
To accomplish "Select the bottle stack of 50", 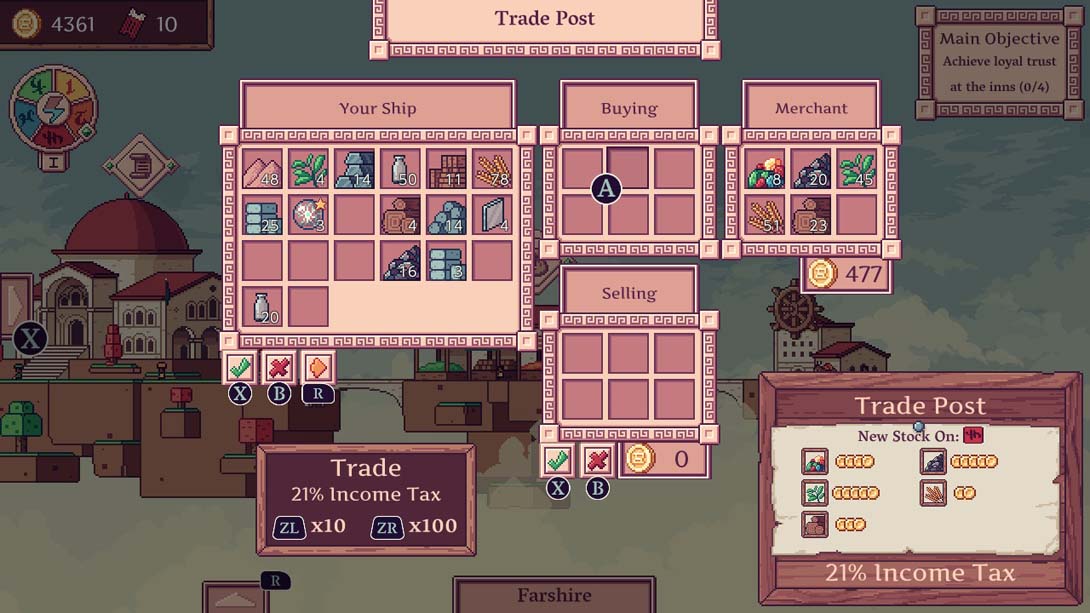I will (400, 169).
